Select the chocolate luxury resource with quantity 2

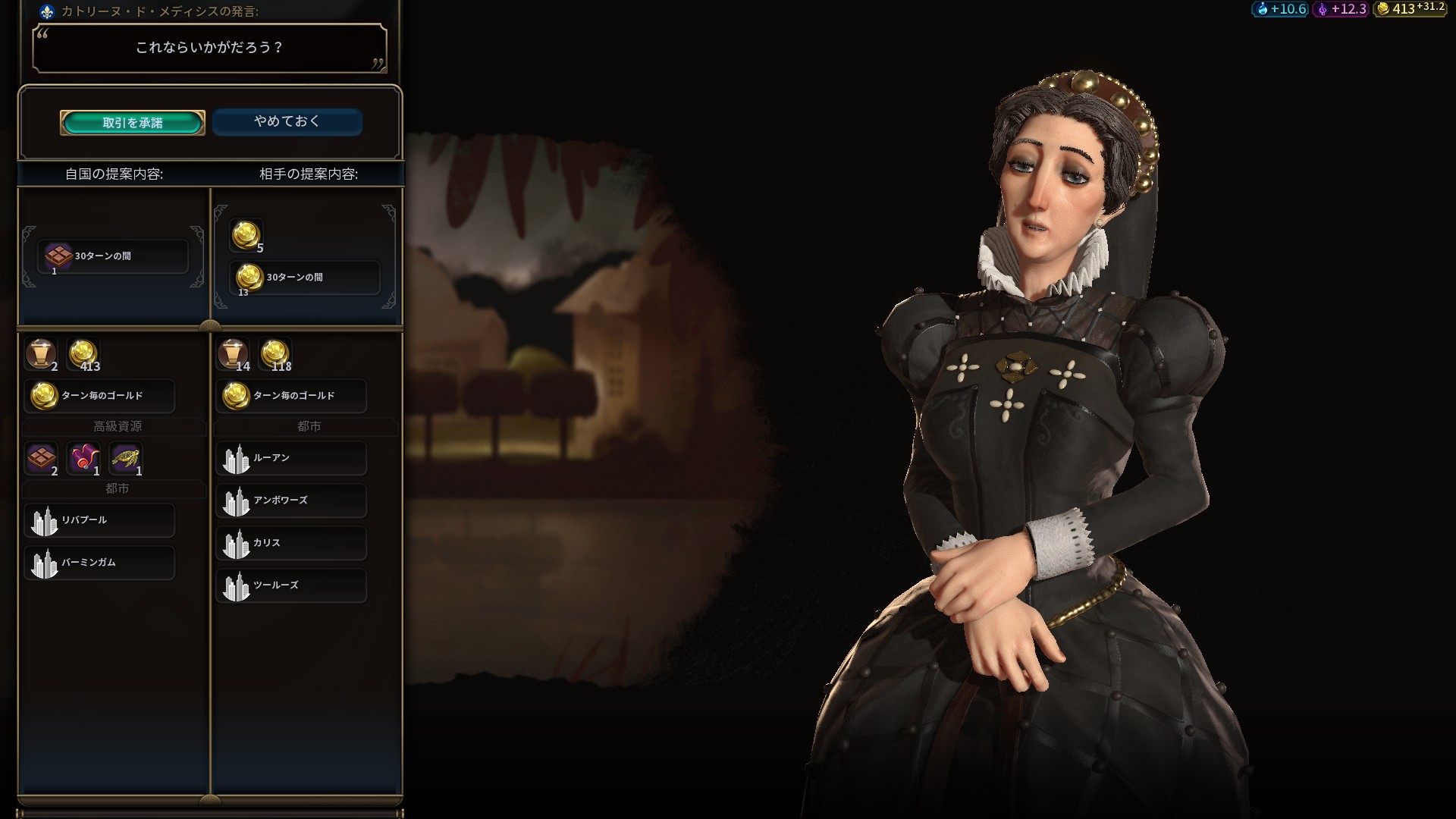point(42,458)
